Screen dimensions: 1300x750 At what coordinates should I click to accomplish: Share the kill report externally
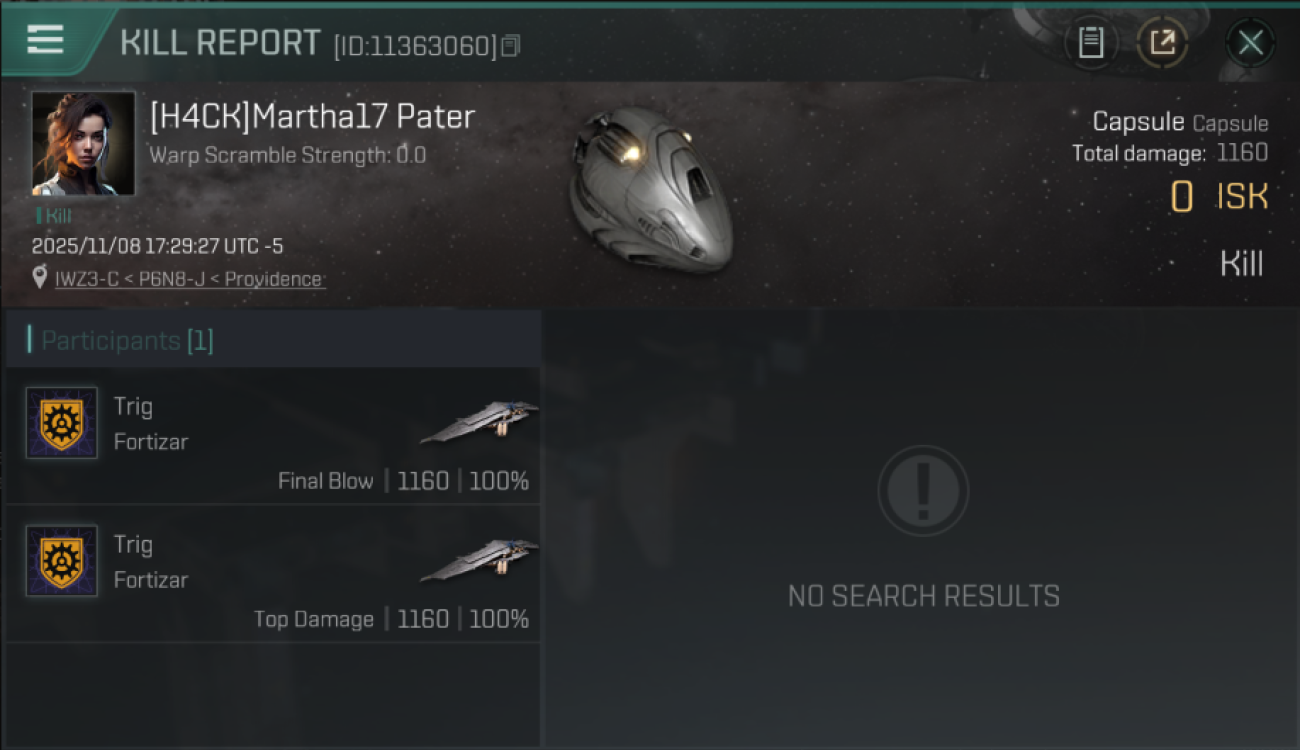click(1162, 42)
